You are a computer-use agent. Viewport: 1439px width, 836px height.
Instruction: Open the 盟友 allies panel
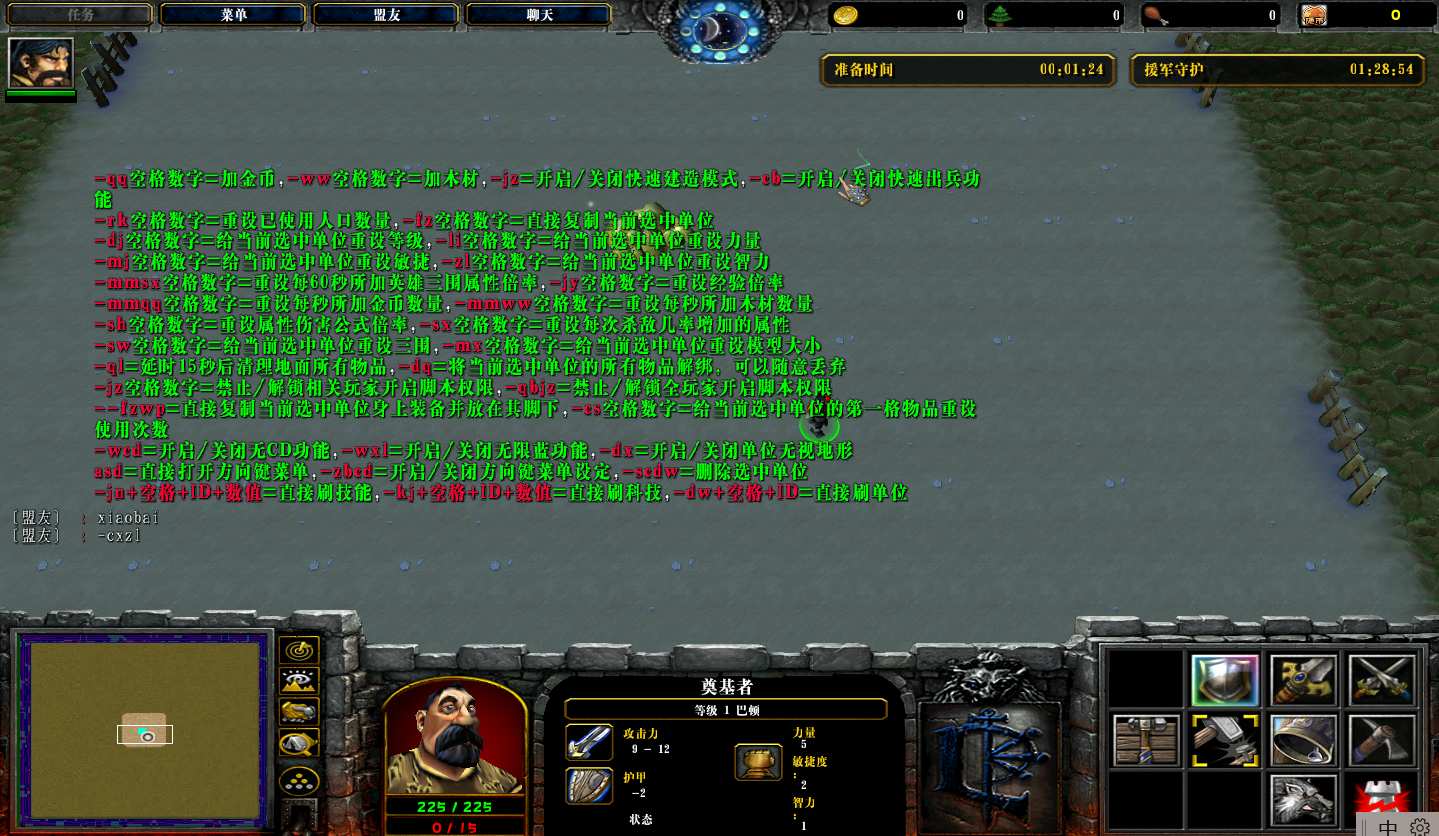tap(386, 15)
